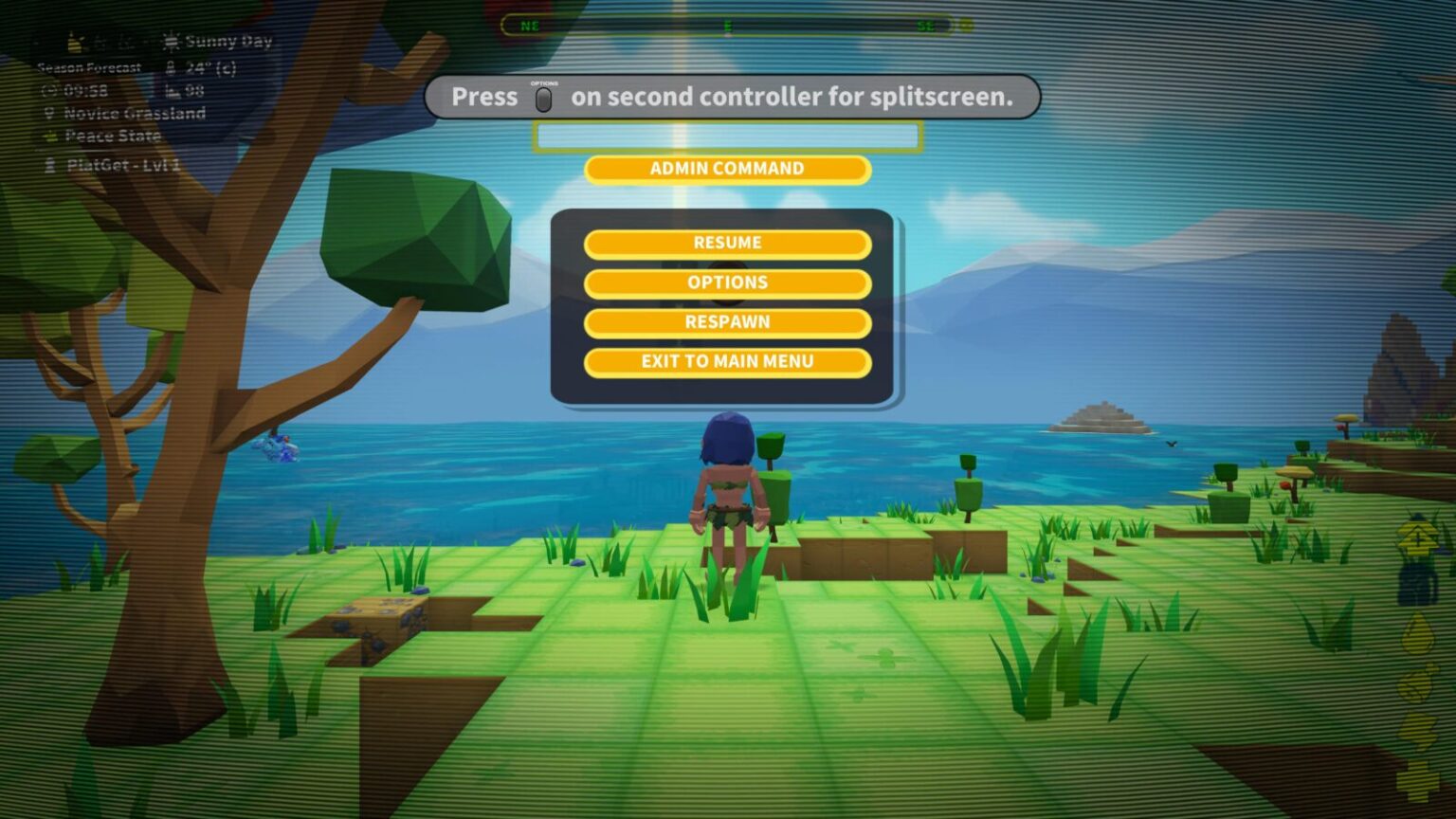Click the thermometer temperature icon

(169, 69)
